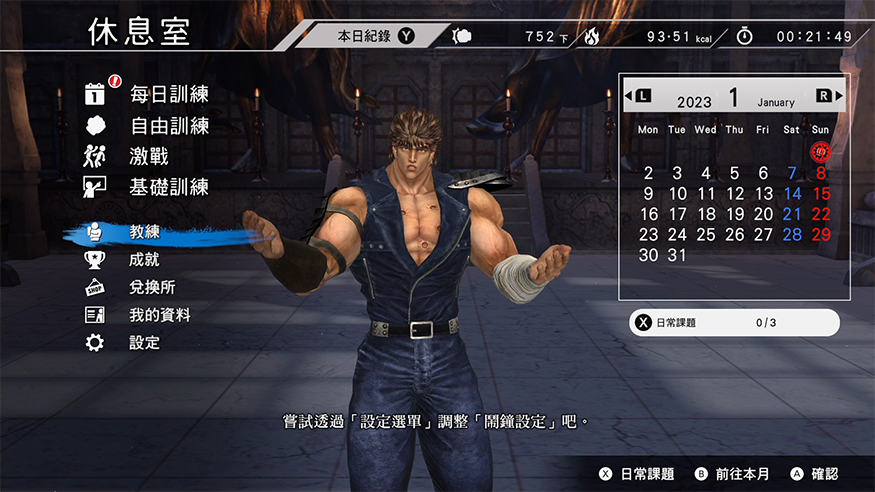
Task: Select January 31 on the calendar
Action: click(x=677, y=255)
